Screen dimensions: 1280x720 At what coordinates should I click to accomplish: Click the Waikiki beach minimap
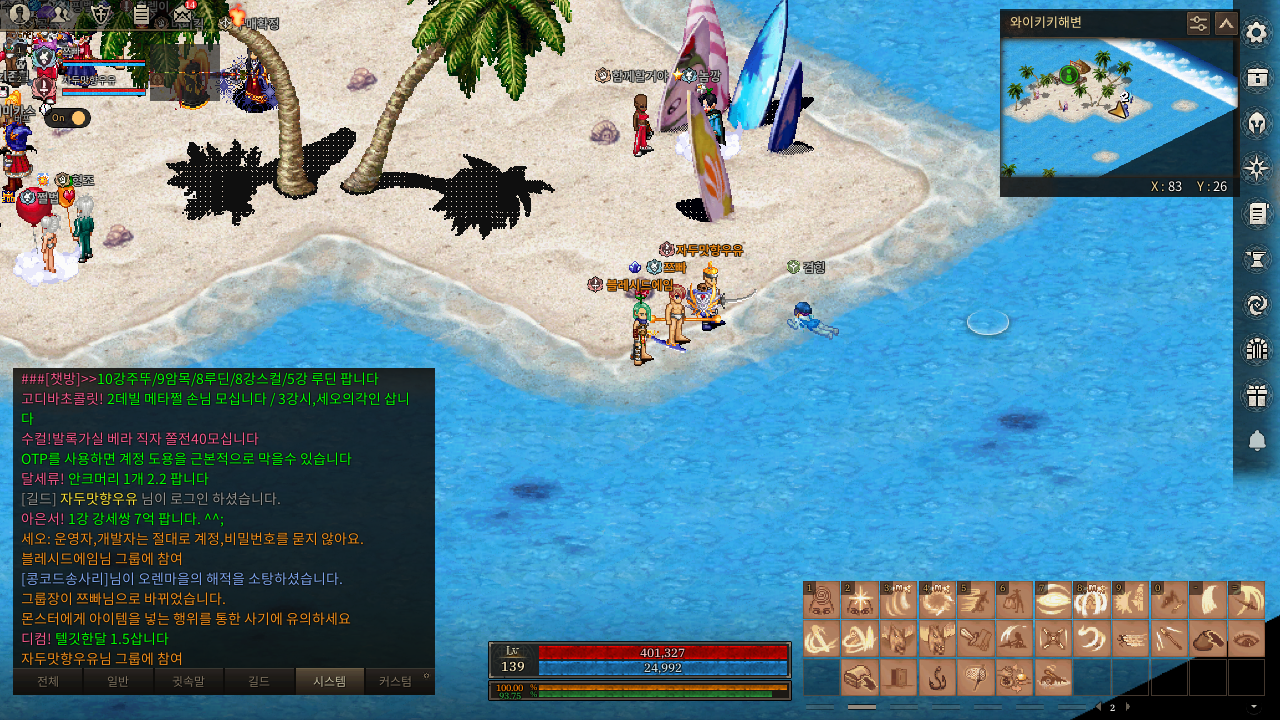(x=1119, y=107)
